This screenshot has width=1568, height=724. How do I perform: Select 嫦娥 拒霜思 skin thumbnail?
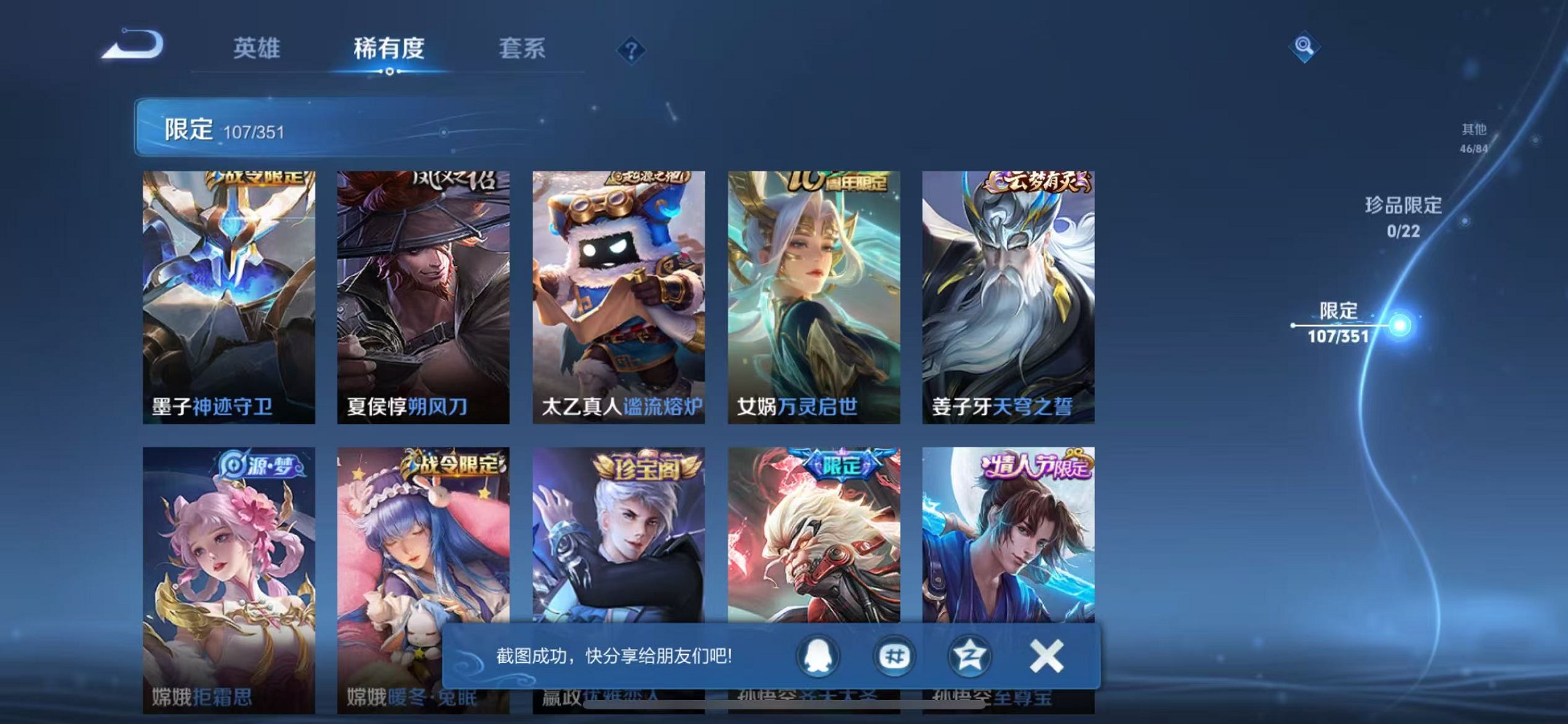[228, 561]
